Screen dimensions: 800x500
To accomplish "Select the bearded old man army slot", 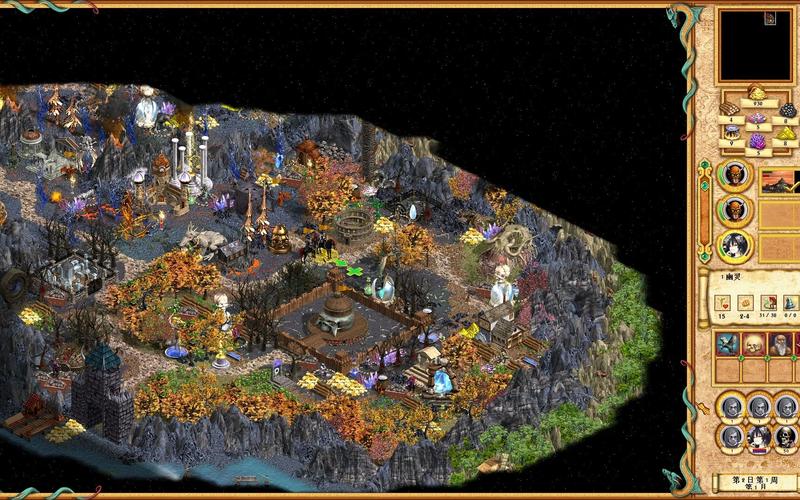I will point(781,345).
